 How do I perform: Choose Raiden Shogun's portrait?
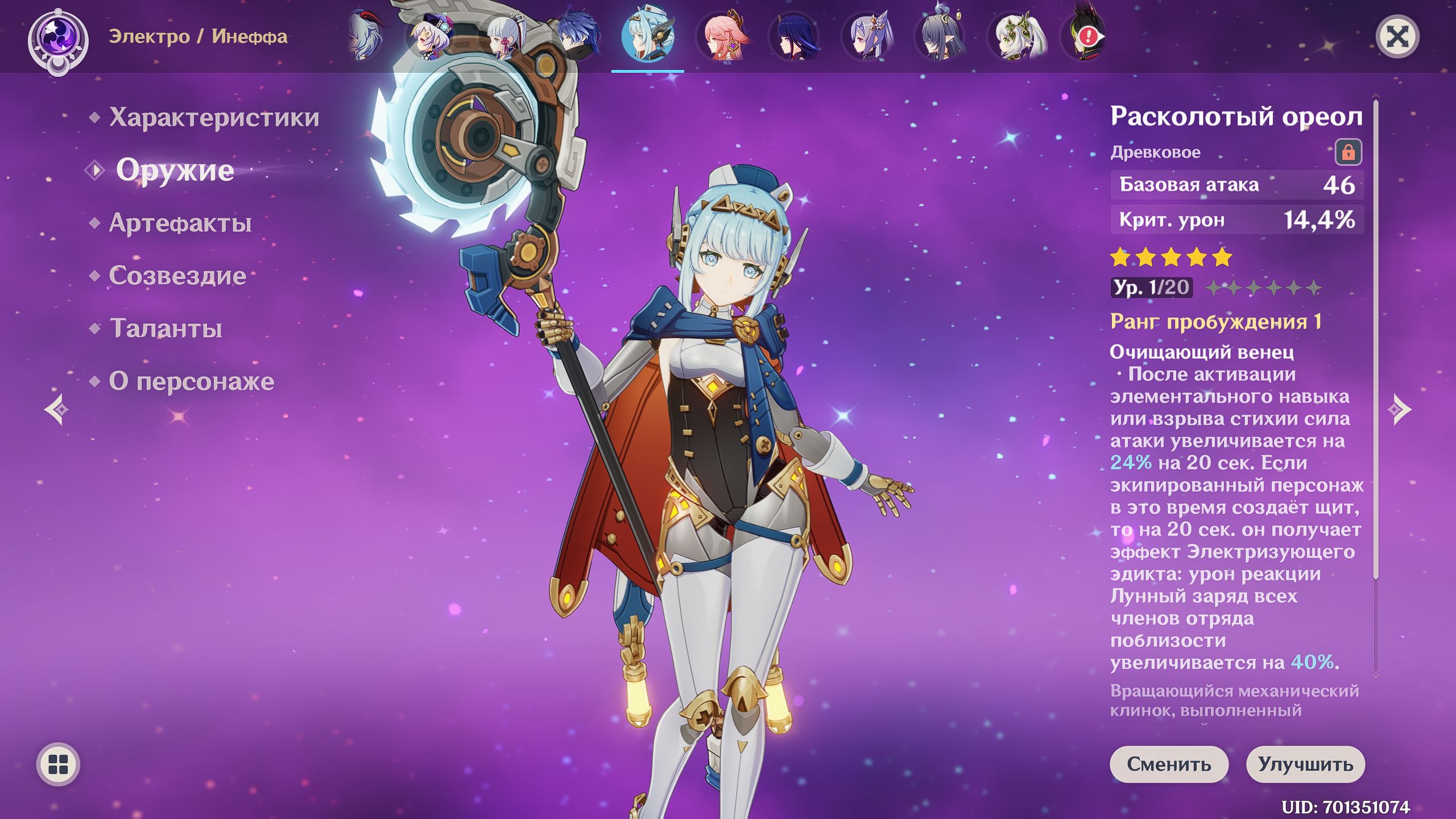(x=794, y=38)
